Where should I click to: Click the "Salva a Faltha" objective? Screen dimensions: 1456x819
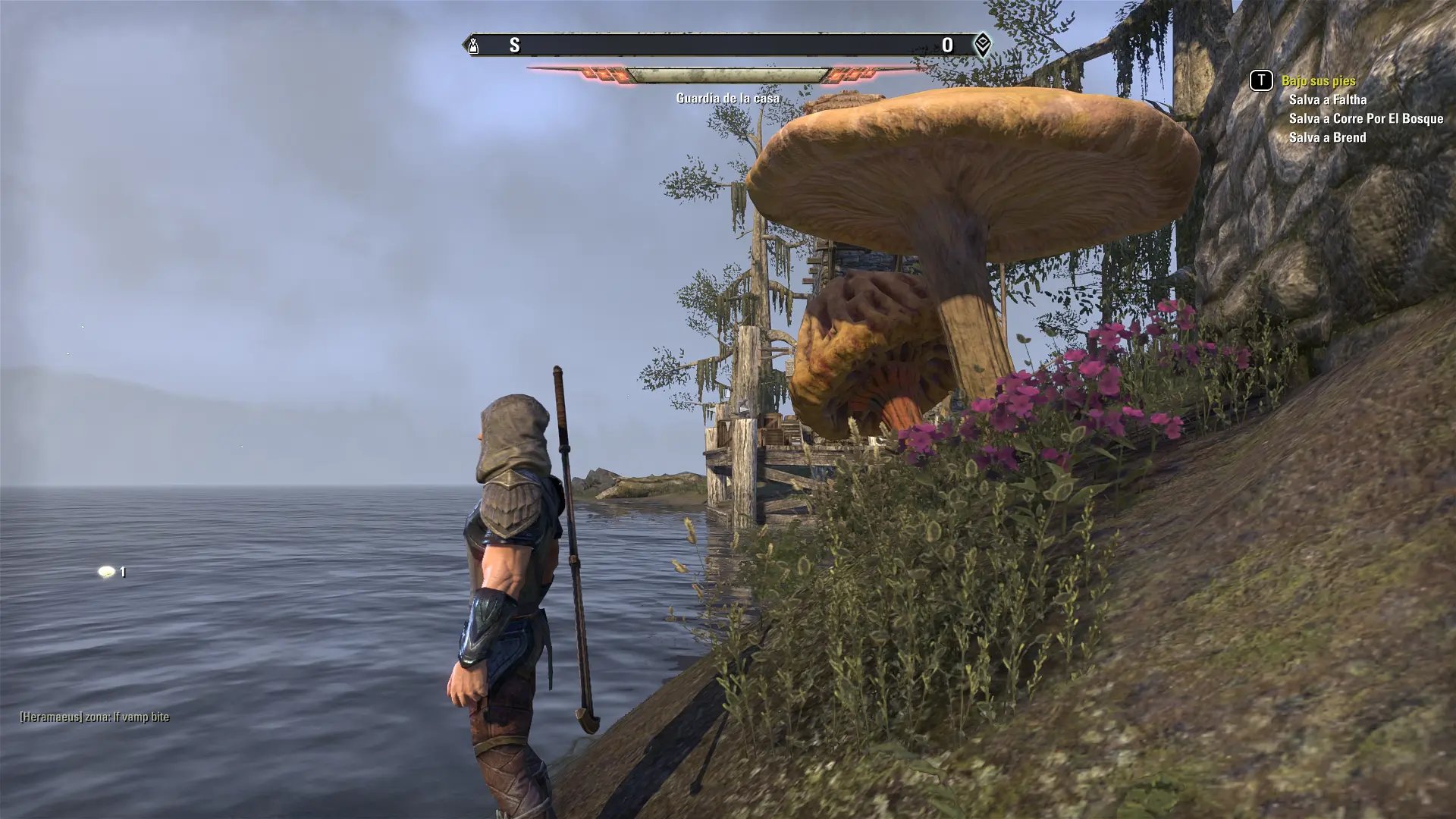[1327, 99]
